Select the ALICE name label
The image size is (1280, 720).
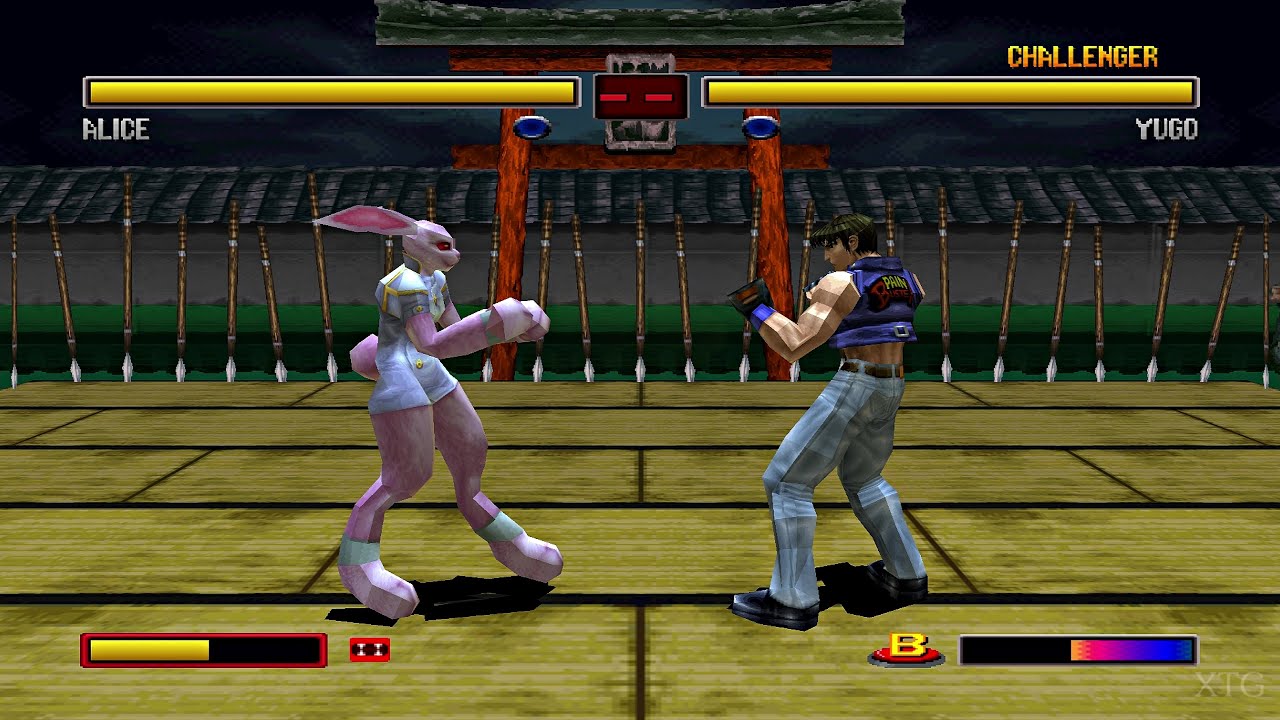click(x=113, y=129)
